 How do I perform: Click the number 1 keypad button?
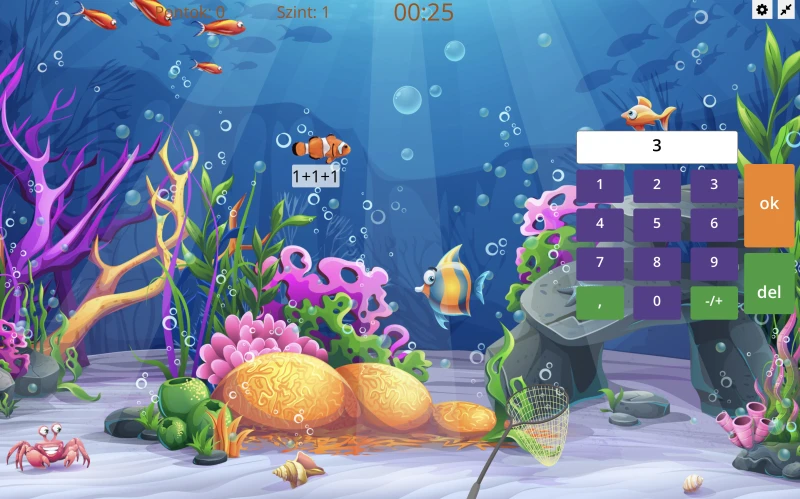[600, 184]
